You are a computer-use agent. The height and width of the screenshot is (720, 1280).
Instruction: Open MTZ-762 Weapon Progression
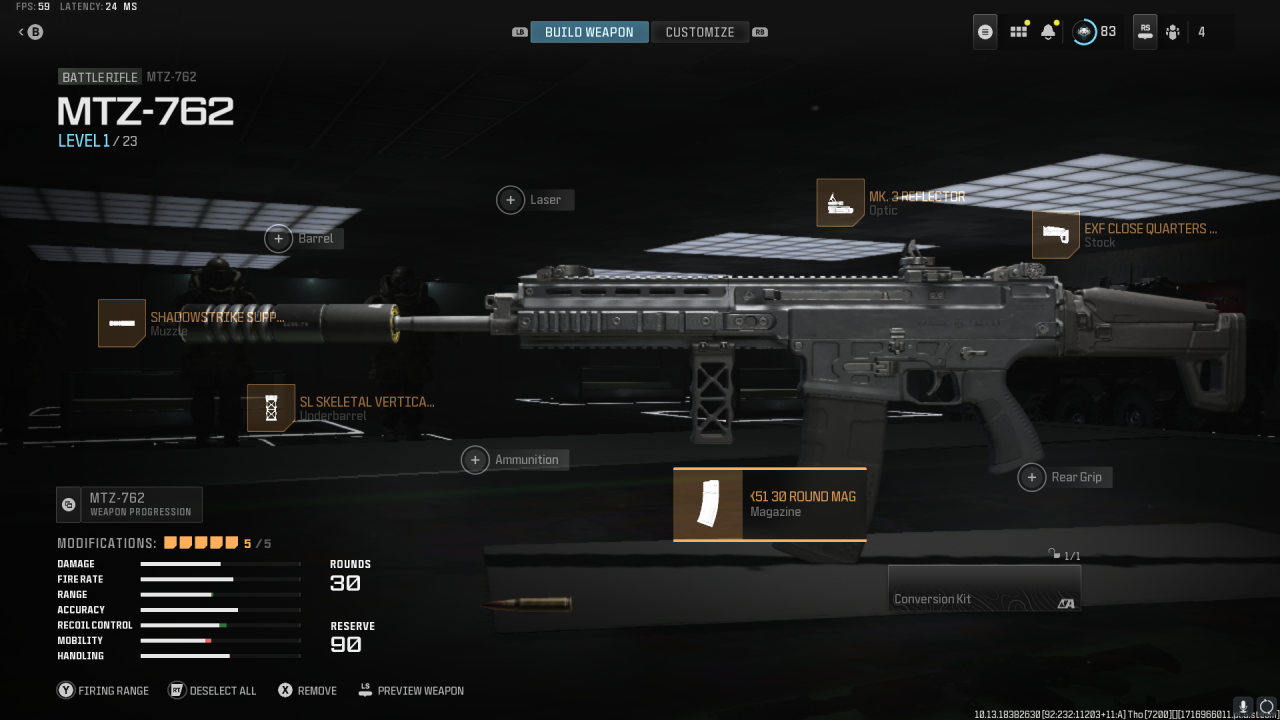pyautogui.click(x=129, y=504)
